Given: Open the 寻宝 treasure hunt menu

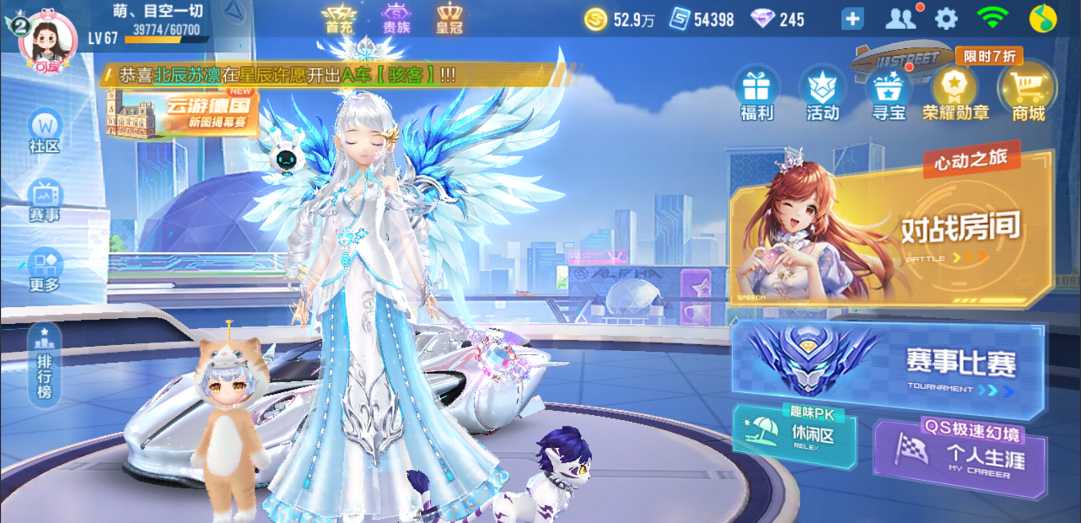Looking at the screenshot, I should click(x=888, y=92).
